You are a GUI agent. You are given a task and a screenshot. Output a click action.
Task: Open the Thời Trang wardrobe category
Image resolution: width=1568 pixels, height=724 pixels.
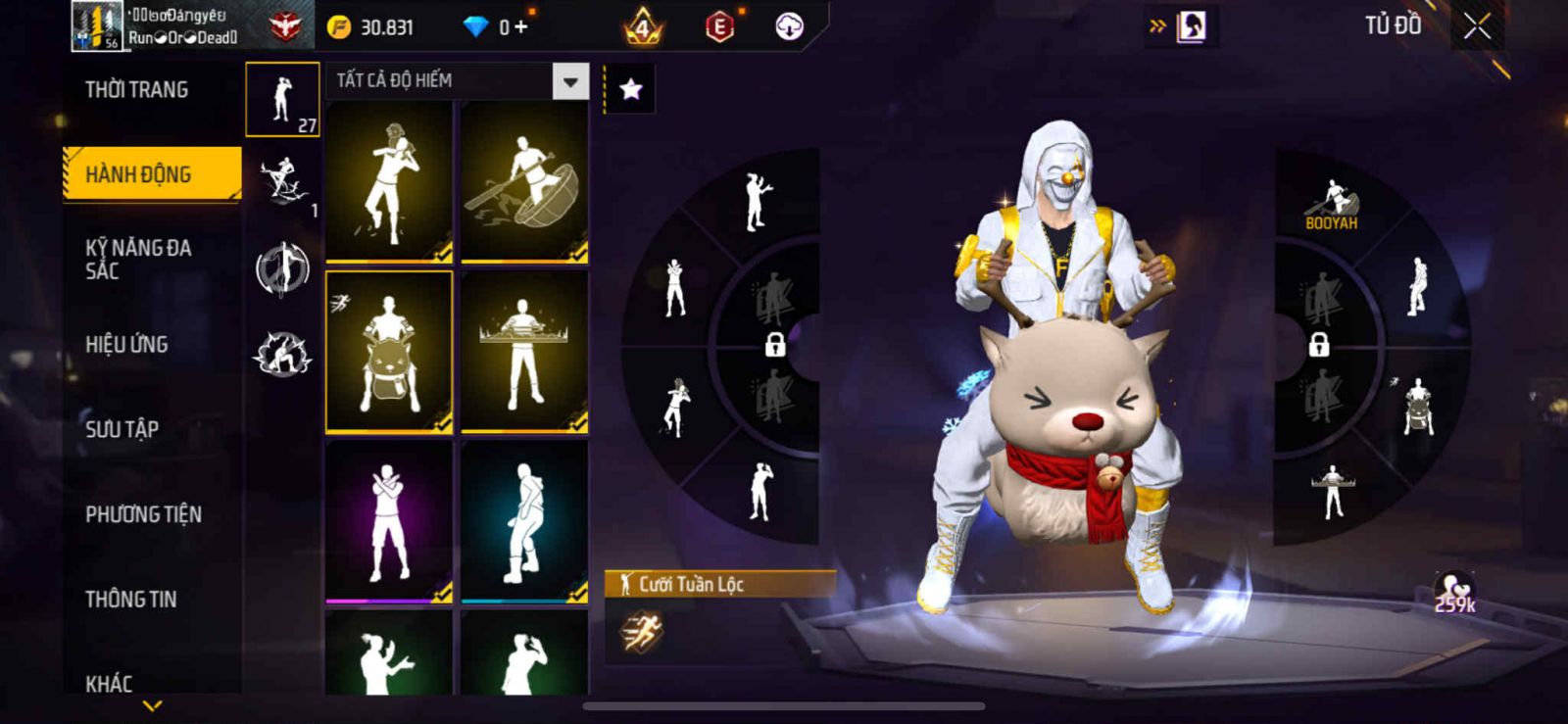[x=136, y=90]
